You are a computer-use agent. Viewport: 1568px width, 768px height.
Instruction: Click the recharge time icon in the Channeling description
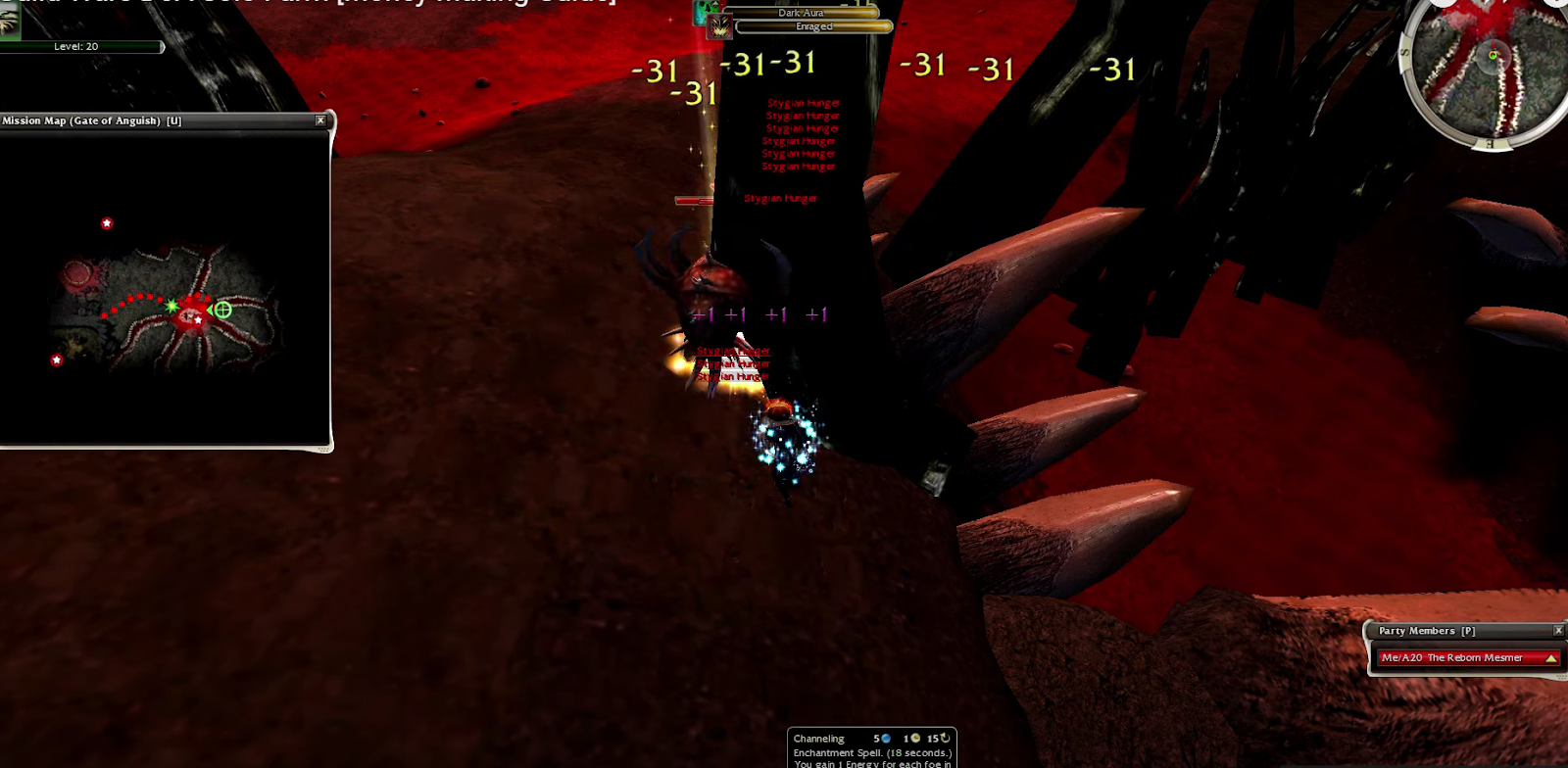[x=946, y=739]
